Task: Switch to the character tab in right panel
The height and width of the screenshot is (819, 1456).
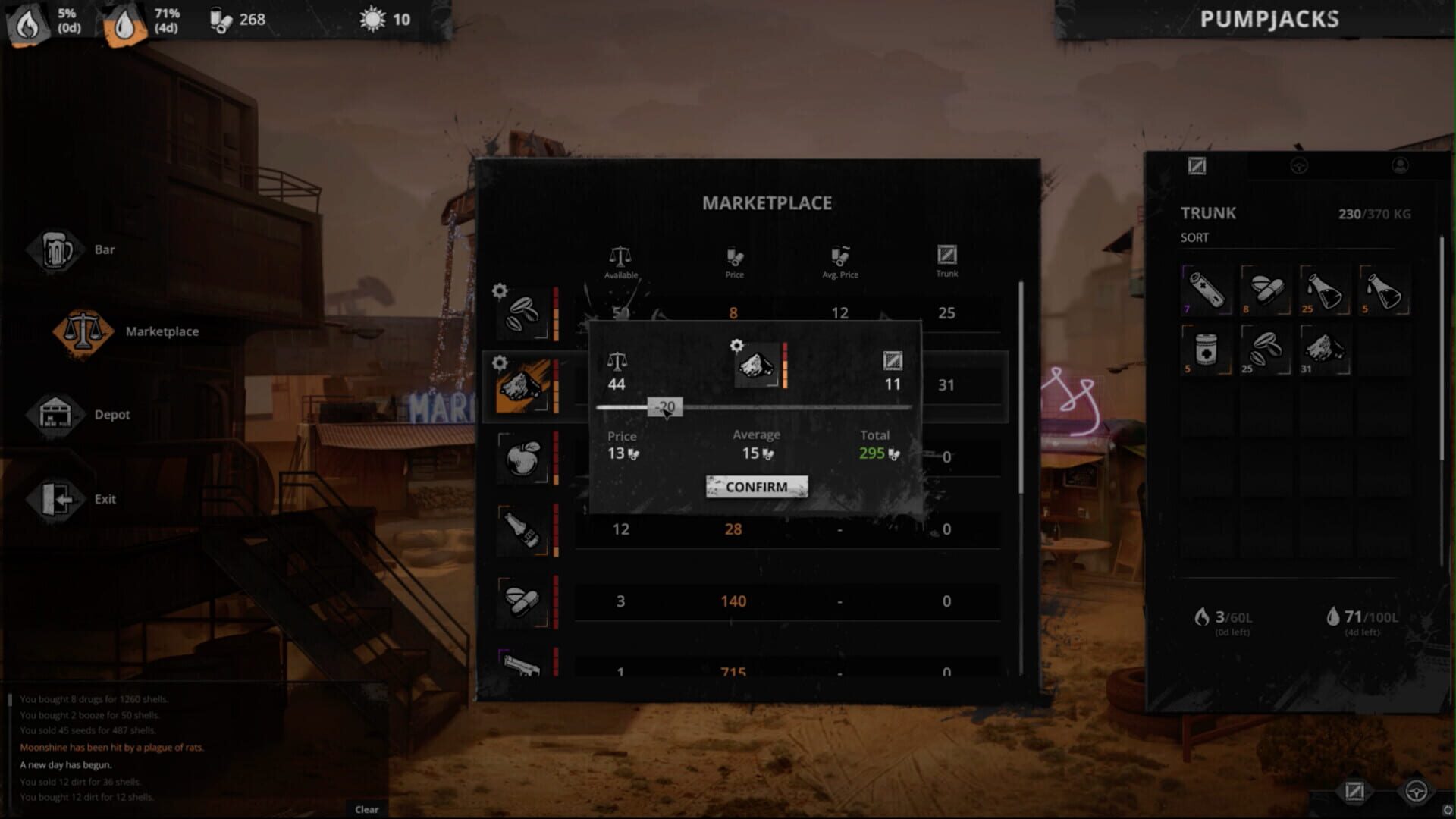Action: point(1401,167)
